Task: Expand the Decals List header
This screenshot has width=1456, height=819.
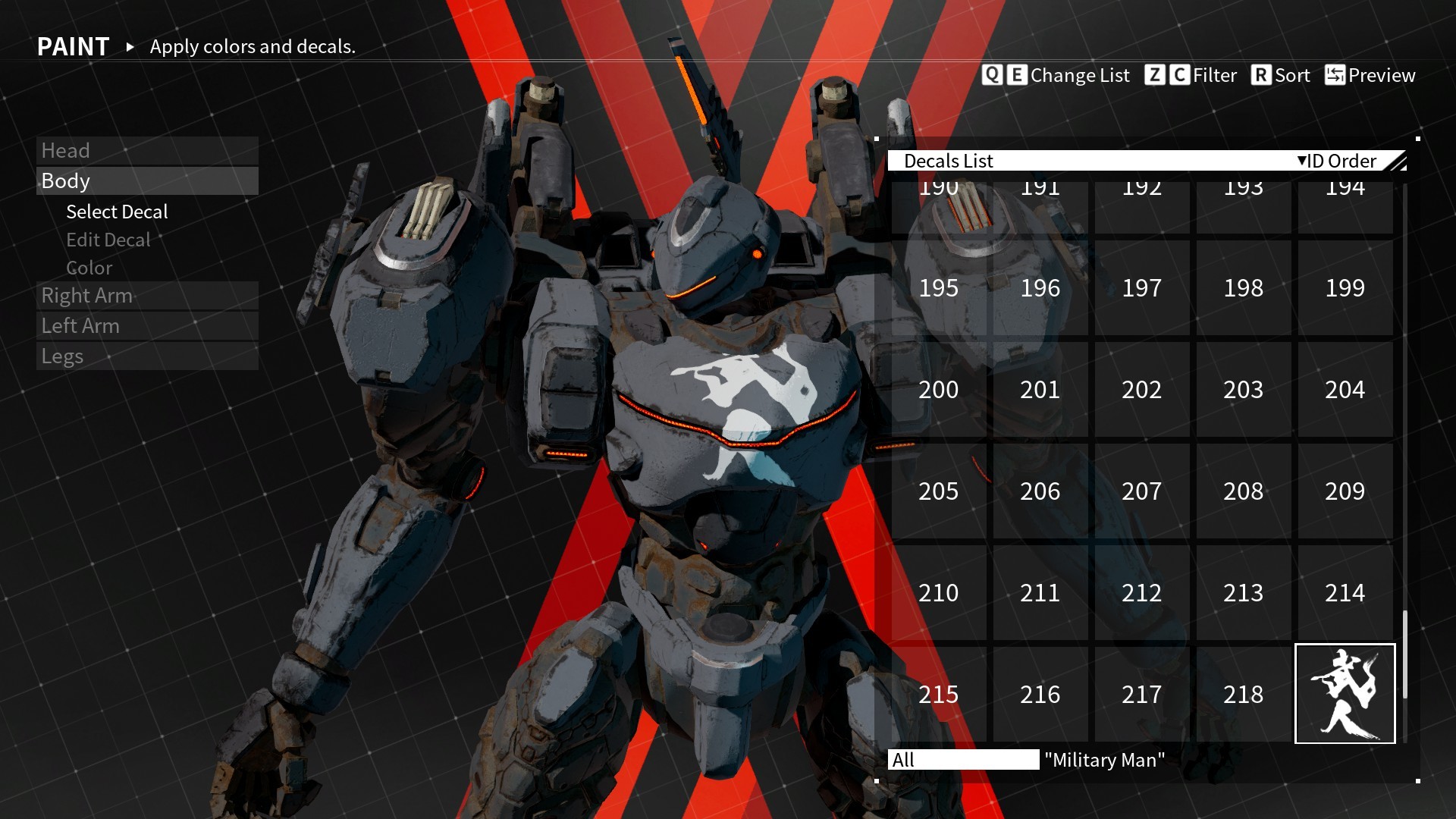Action: pyautogui.click(x=950, y=161)
